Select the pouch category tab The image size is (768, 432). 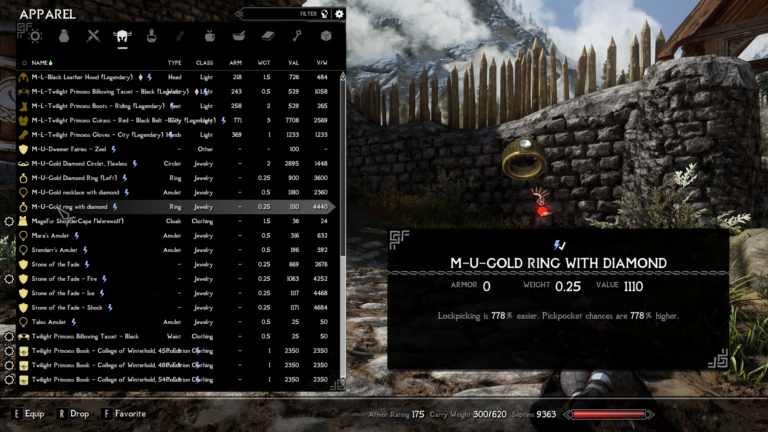[64, 36]
